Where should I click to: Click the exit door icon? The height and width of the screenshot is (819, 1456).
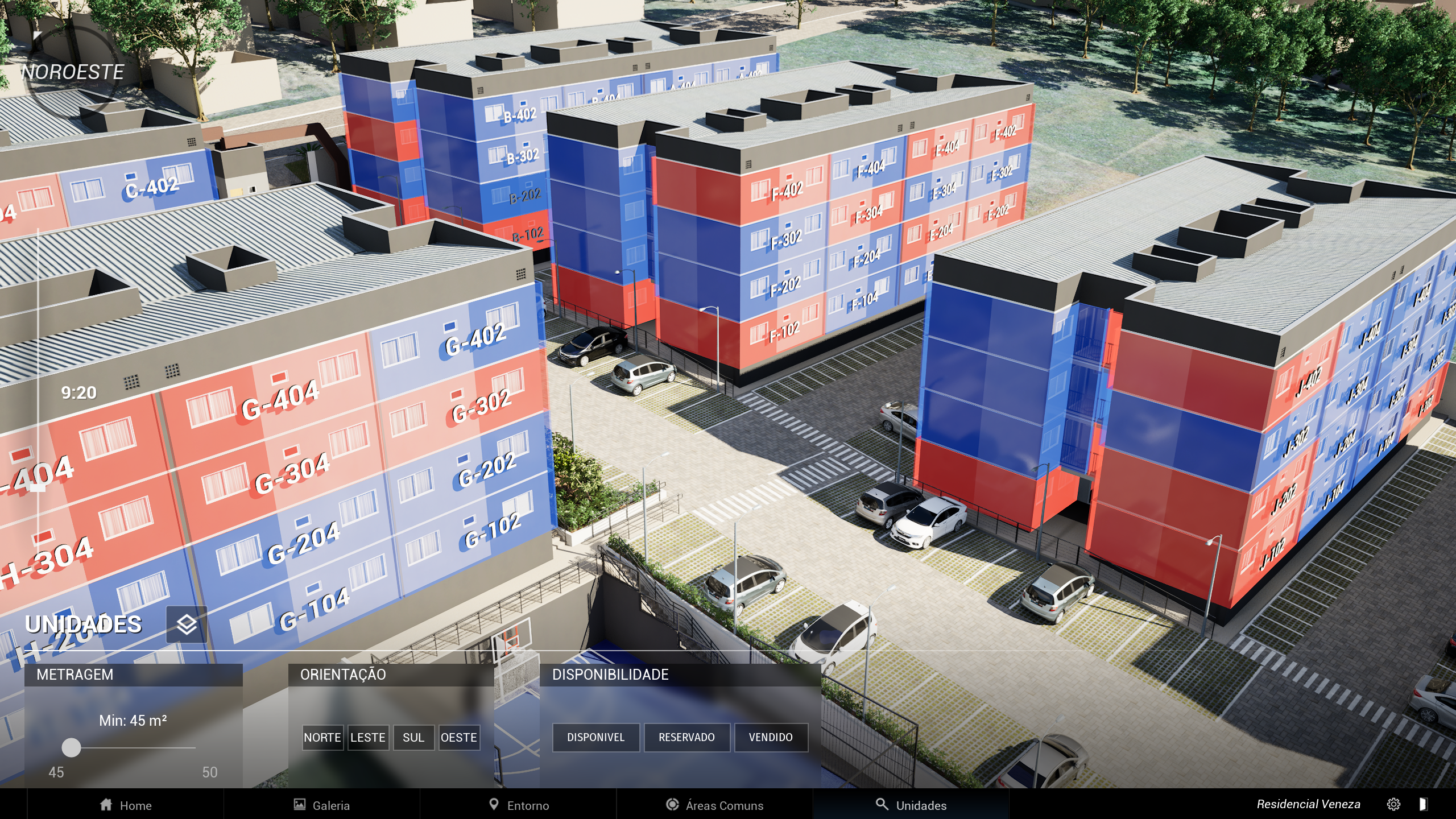tap(1423, 804)
